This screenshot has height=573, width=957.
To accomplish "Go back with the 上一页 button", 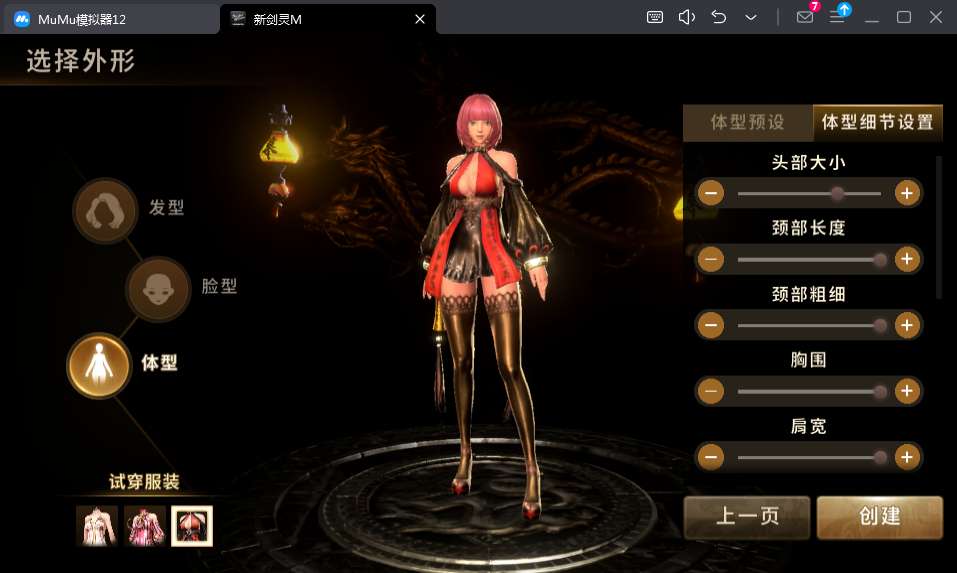I will point(748,517).
